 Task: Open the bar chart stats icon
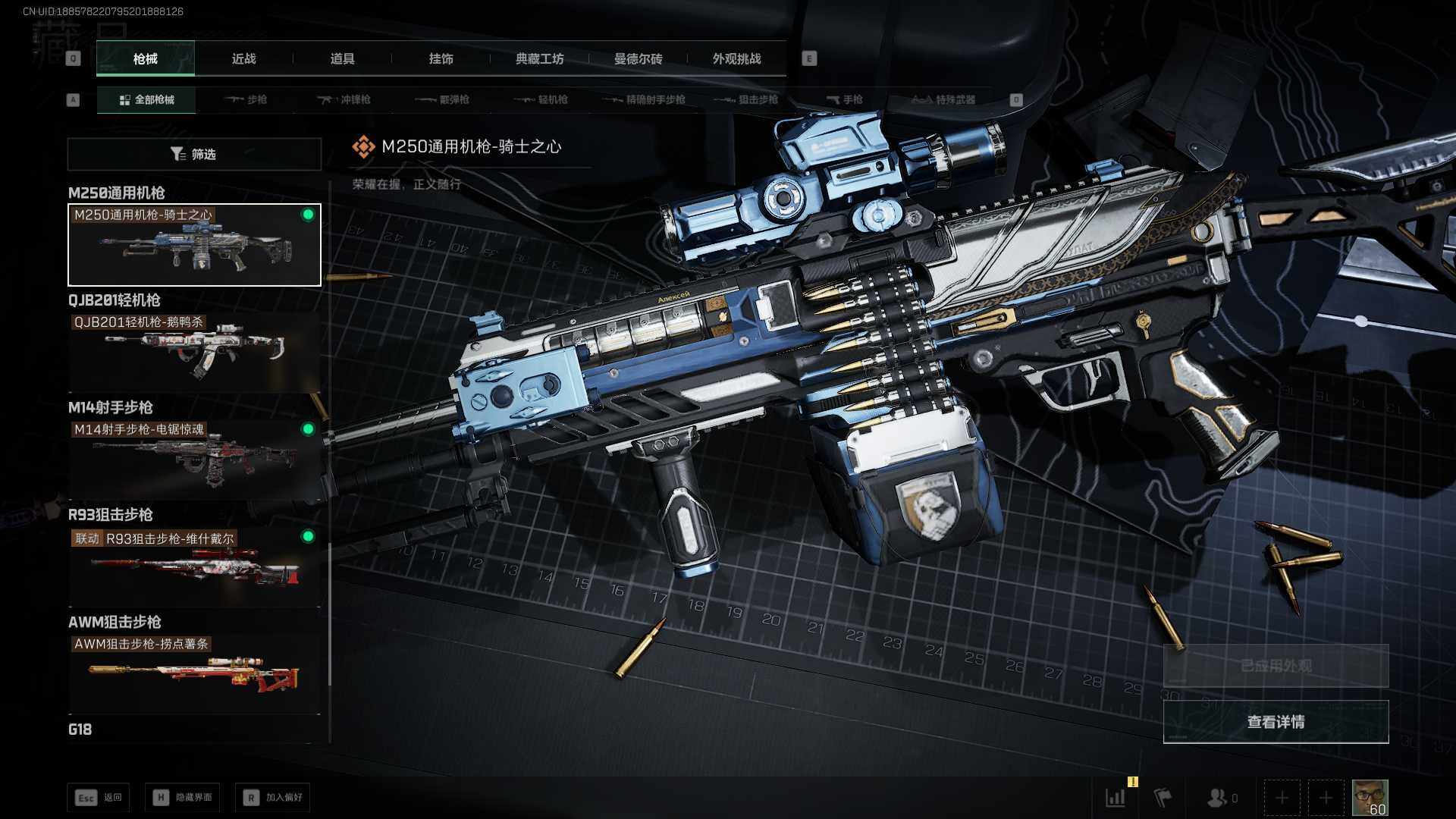1116,798
